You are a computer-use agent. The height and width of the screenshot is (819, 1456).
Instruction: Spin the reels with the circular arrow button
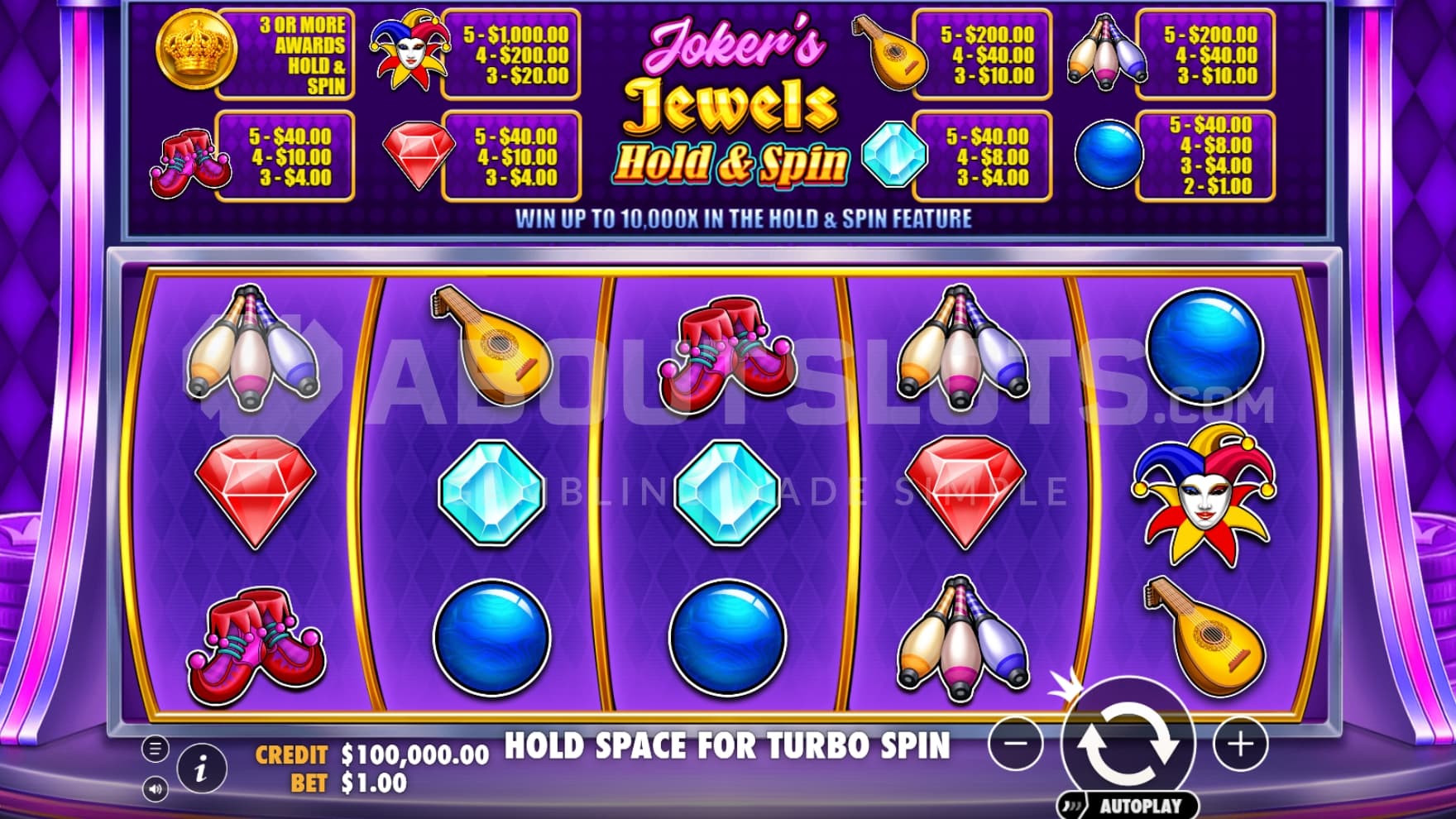point(1128,742)
